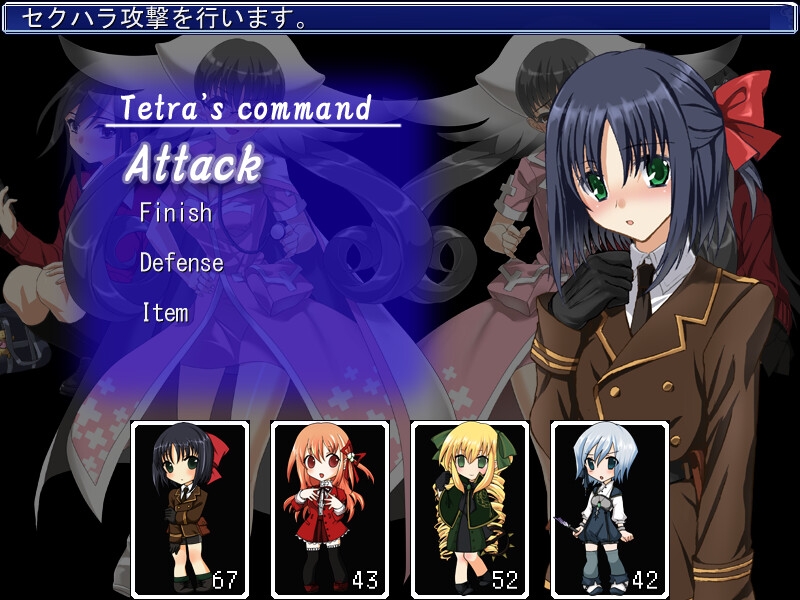Select the Attack command
This screenshot has height=600, width=800.
[193, 164]
